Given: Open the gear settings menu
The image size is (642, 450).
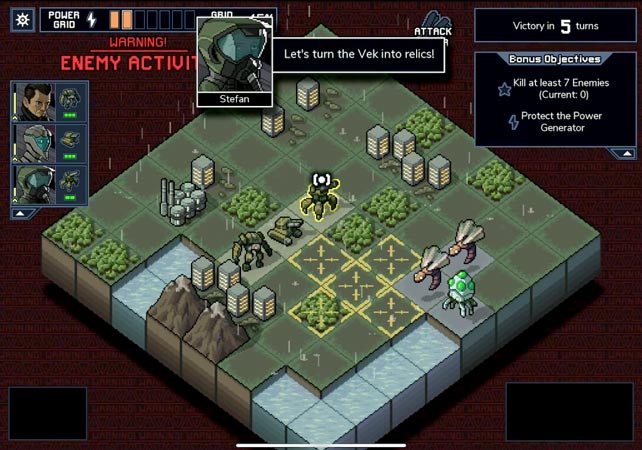Looking at the screenshot, I should coord(24,18).
